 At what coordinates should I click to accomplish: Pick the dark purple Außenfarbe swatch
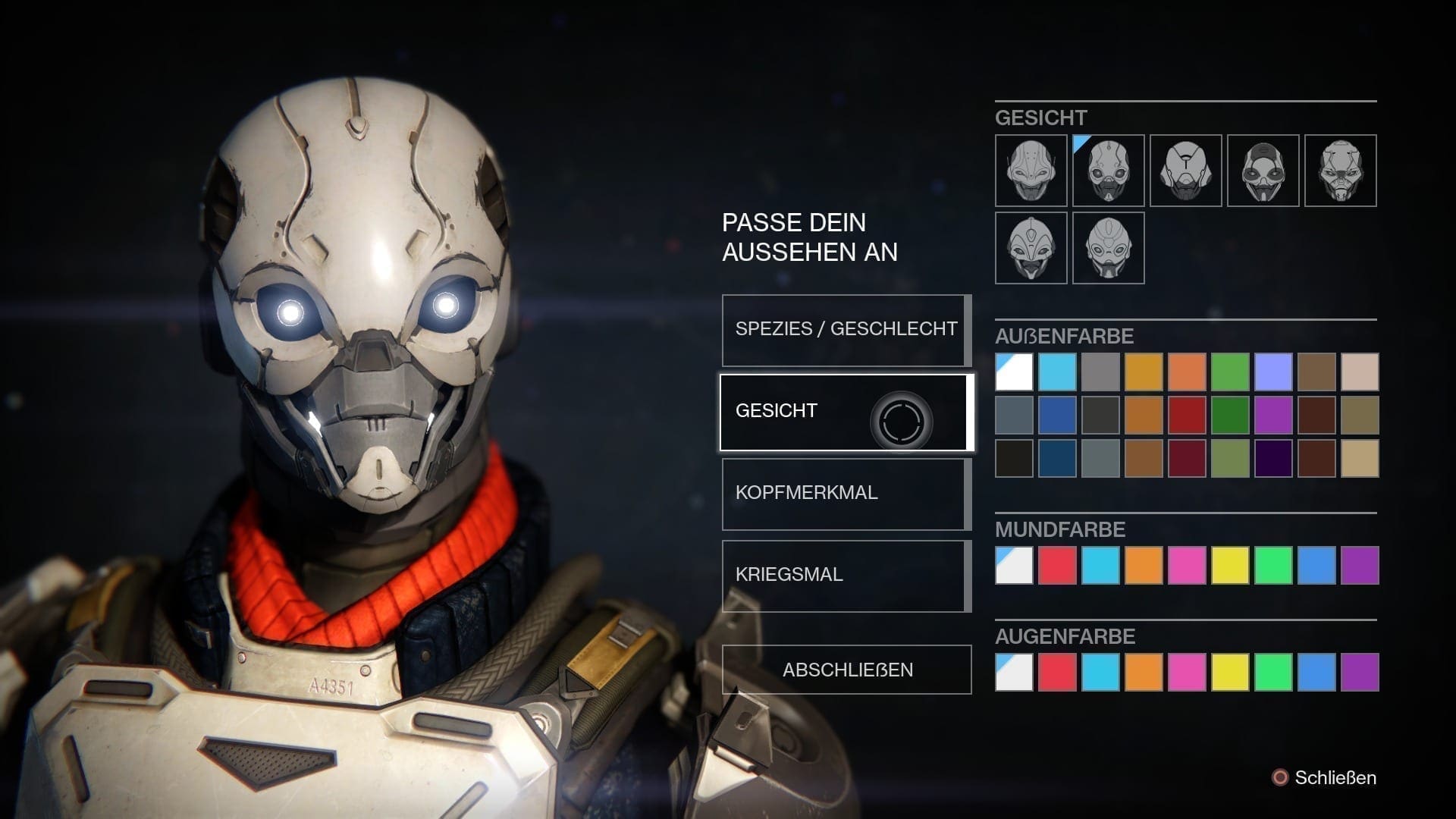click(x=1273, y=458)
